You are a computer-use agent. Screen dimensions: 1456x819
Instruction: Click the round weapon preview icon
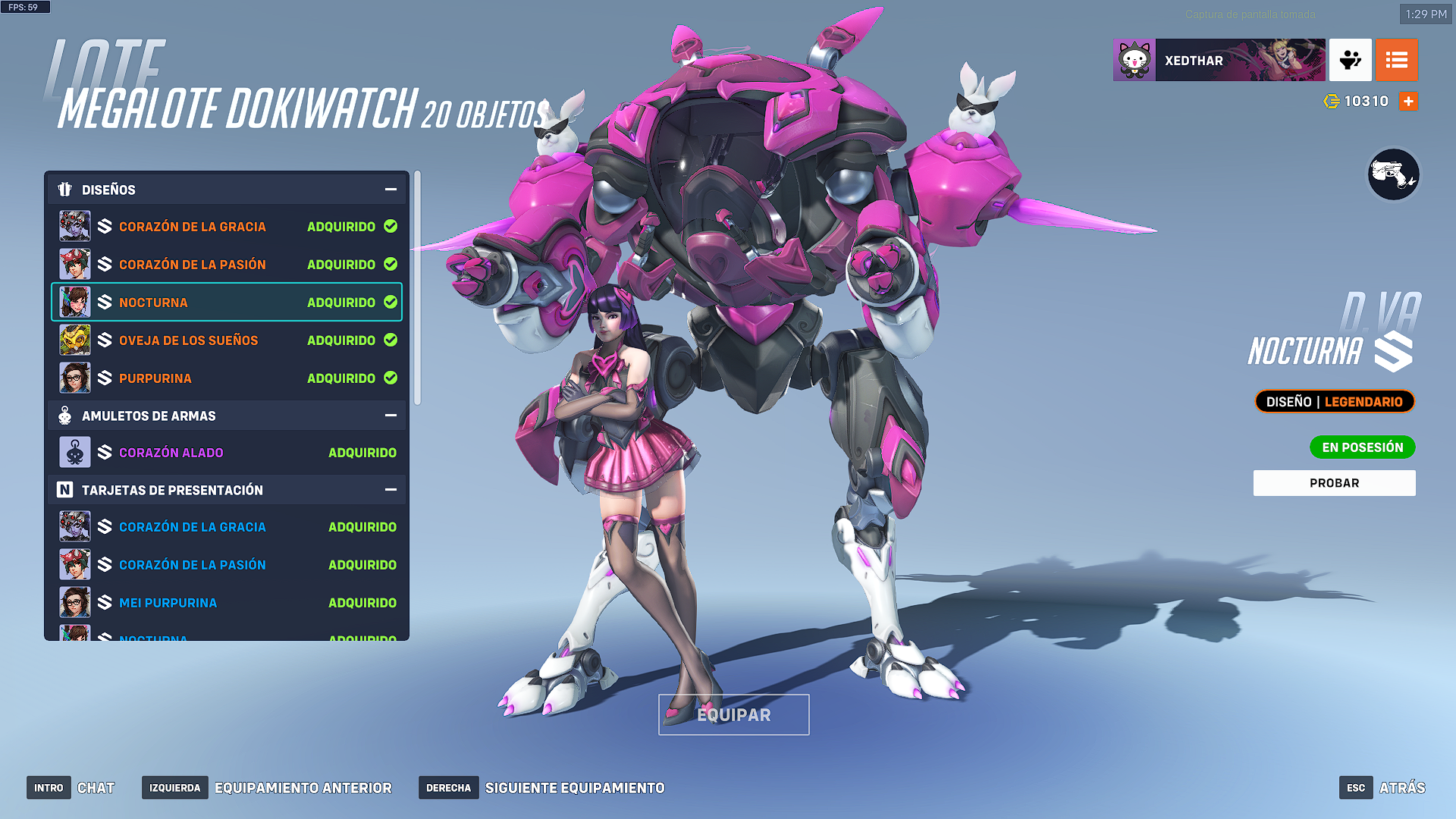pyautogui.click(x=1393, y=175)
